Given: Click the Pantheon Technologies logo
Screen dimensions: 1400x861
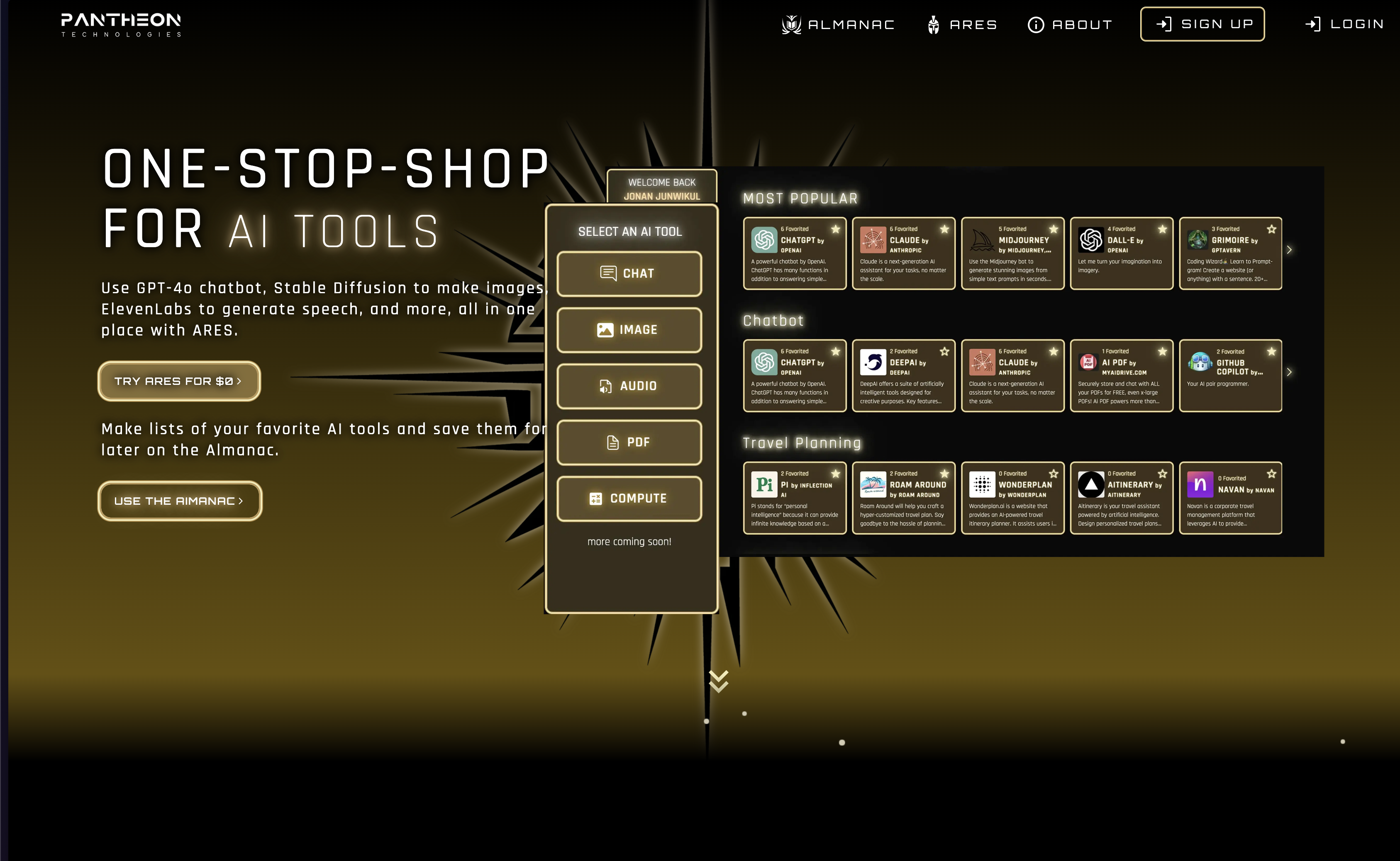Looking at the screenshot, I should click(x=121, y=25).
